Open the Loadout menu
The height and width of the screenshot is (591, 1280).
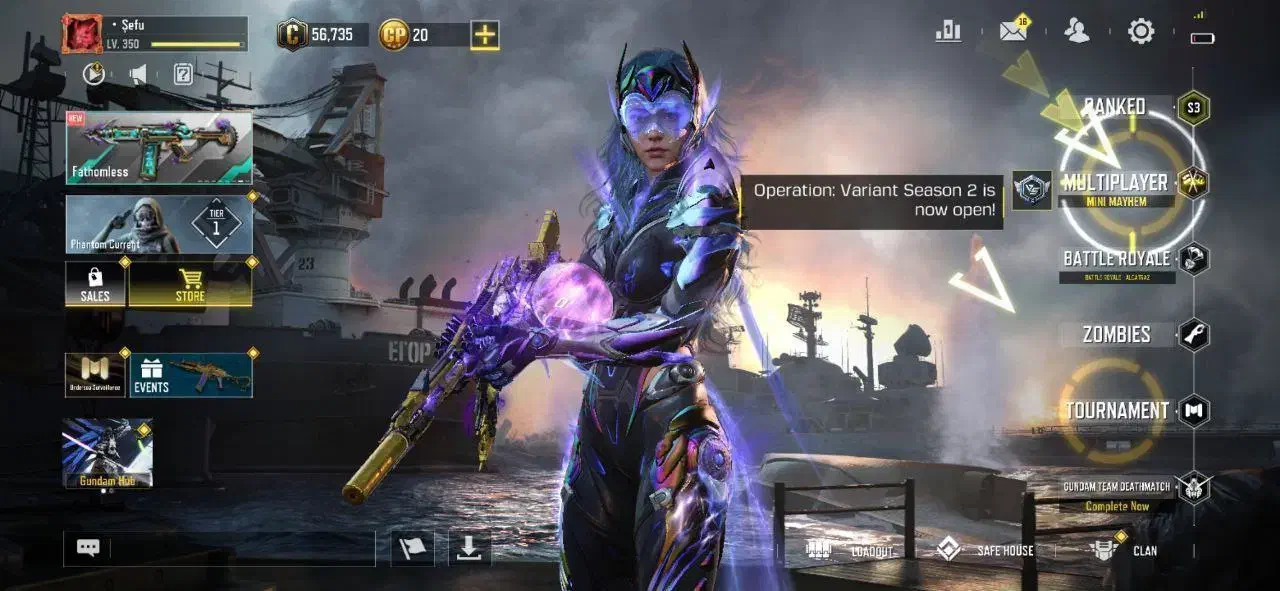(850, 550)
